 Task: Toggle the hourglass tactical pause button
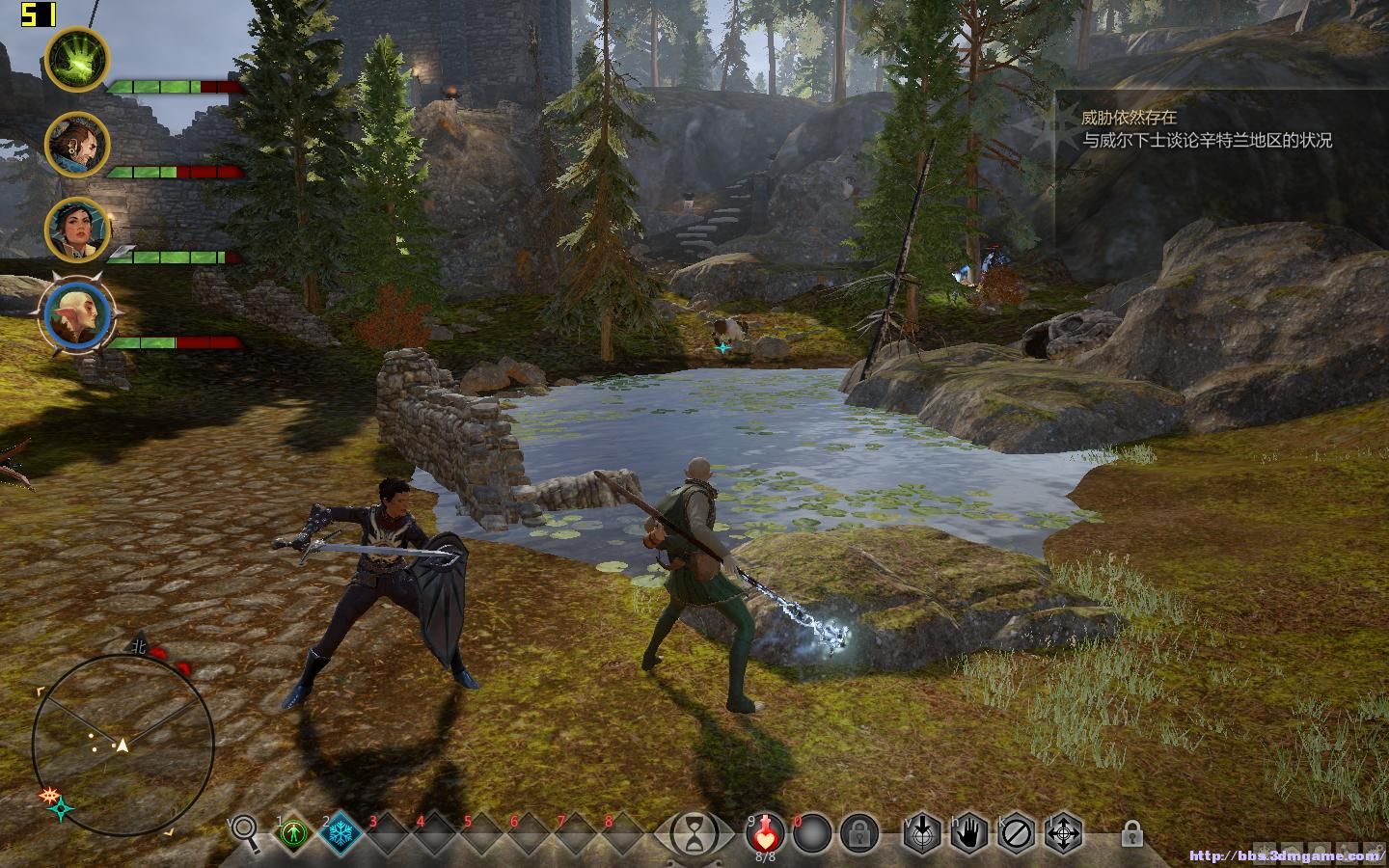tap(694, 833)
